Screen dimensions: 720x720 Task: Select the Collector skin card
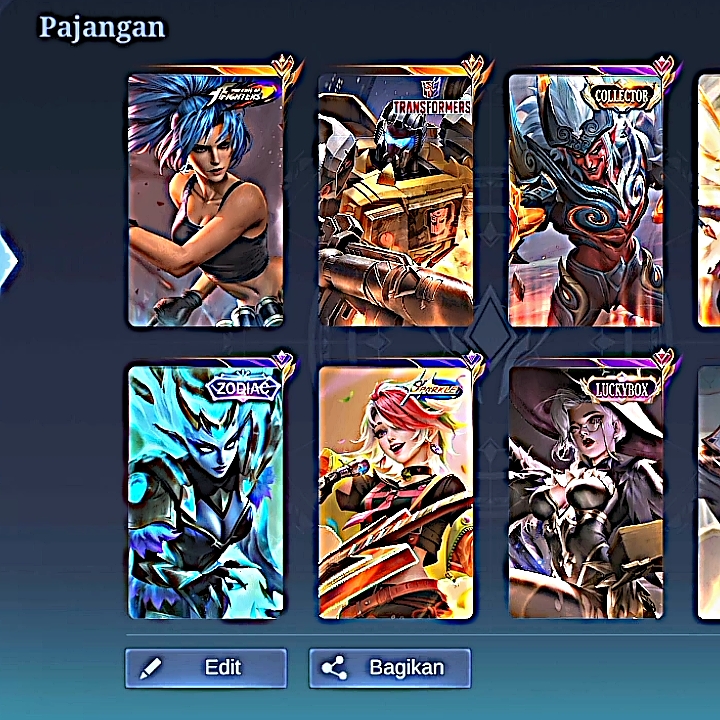(x=586, y=200)
